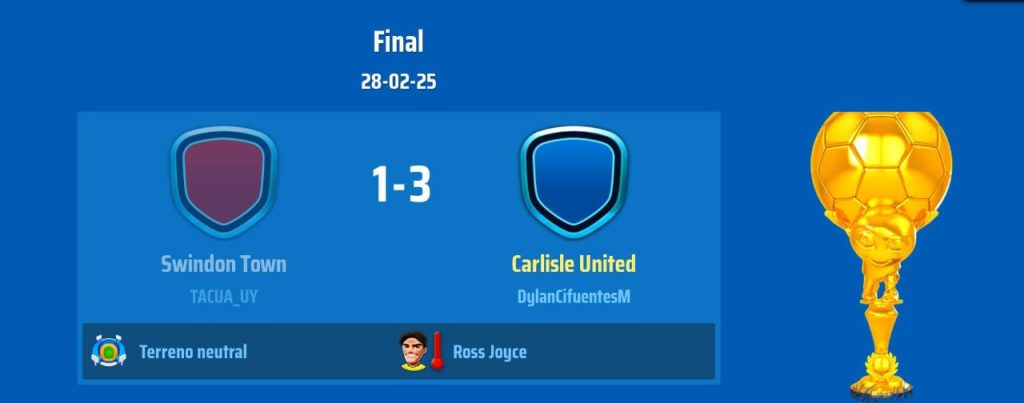The width and height of the screenshot is (1024, 403).
Task: Select the Carlisle United team crest
Action: (573, 181)
